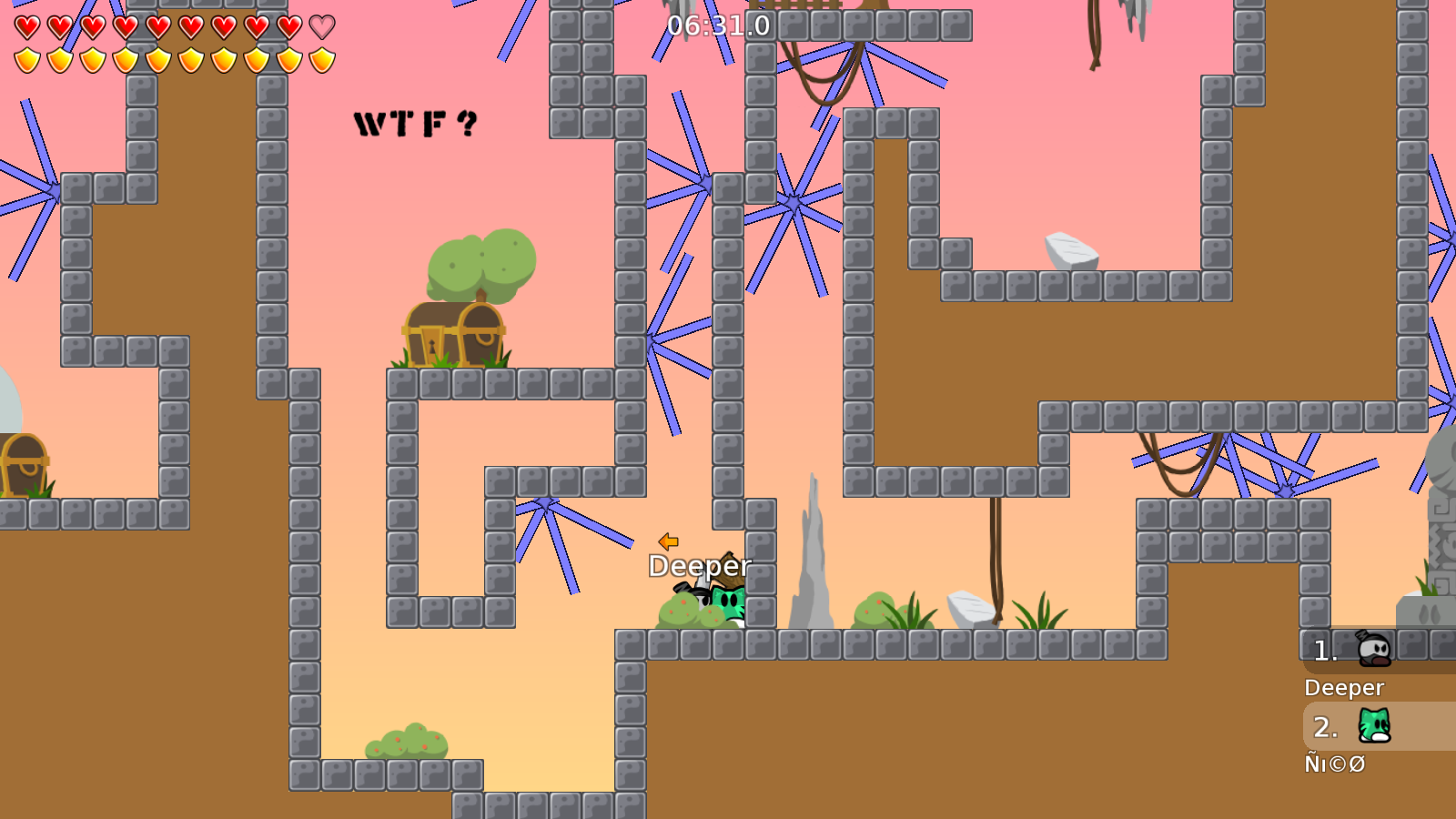
Task: Click the fifth red heart icon
Action: 157,27
